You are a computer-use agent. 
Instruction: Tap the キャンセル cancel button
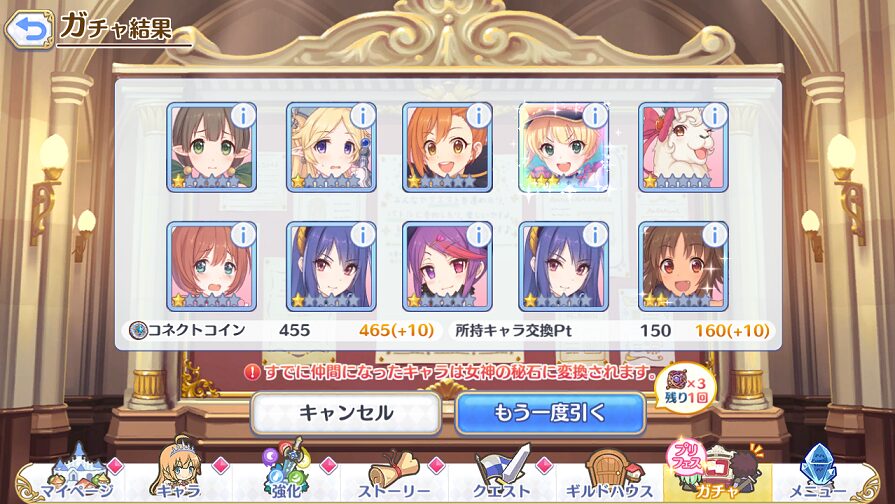coord(345,412)
